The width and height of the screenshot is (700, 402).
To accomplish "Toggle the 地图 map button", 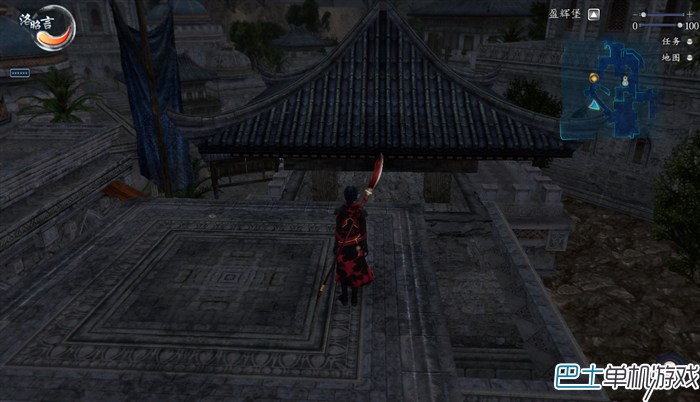I will [690, 57].
